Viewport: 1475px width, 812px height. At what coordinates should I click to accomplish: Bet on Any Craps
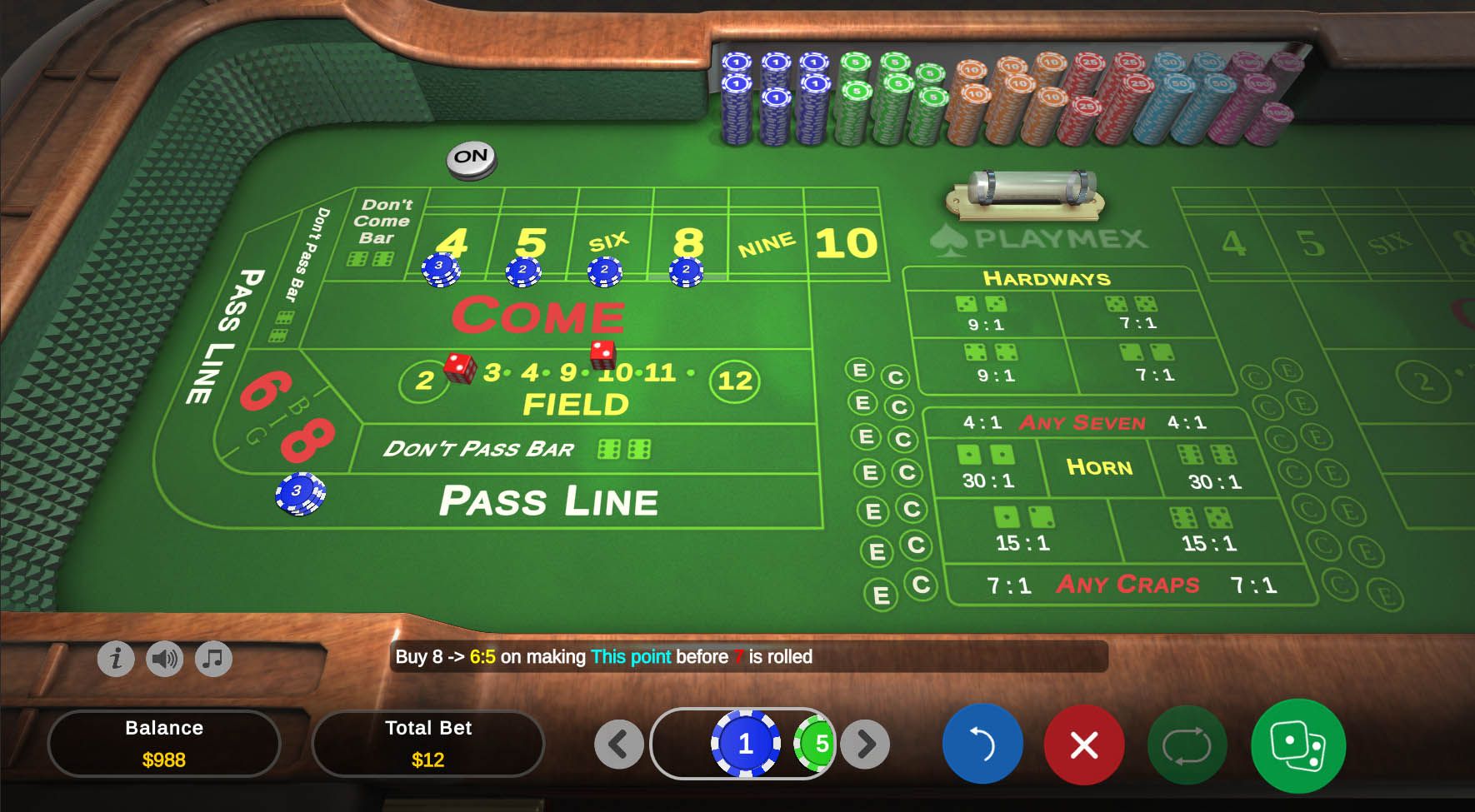coord(1127,585)
